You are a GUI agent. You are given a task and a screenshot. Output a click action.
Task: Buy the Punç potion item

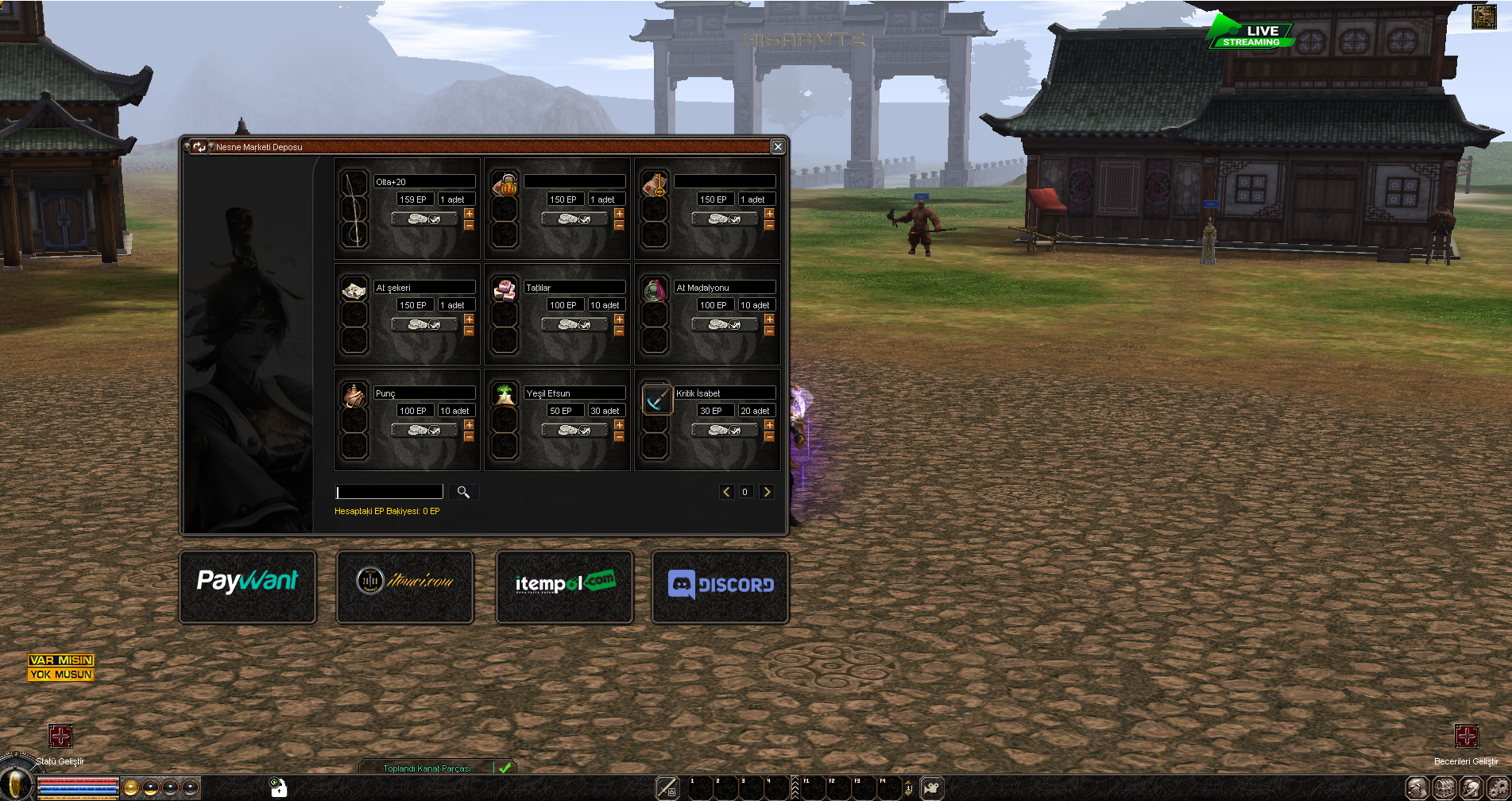[424, 430]
